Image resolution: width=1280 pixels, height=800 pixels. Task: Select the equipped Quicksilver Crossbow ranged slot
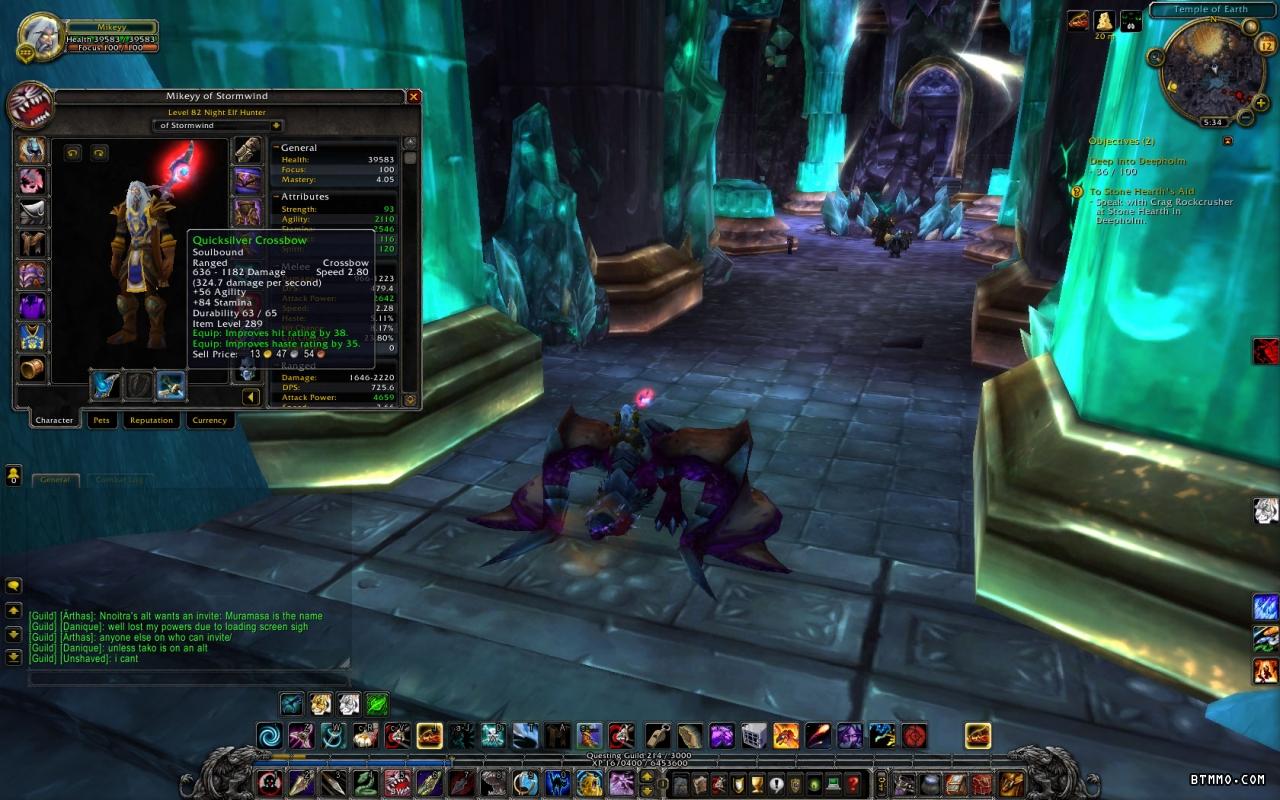(x=171, y=384)
